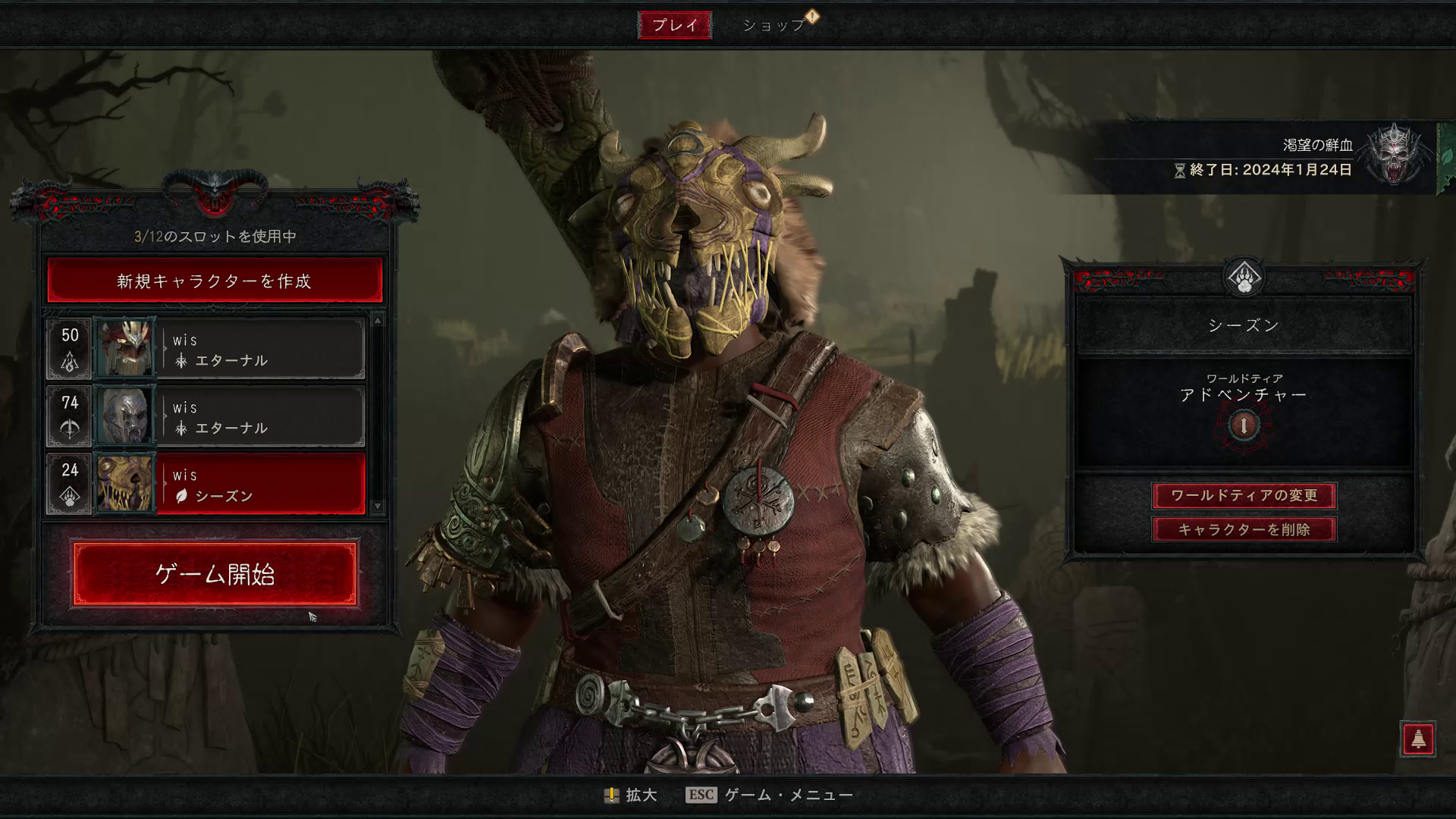Click ワールドティアの変更 button

point(1244,495)
